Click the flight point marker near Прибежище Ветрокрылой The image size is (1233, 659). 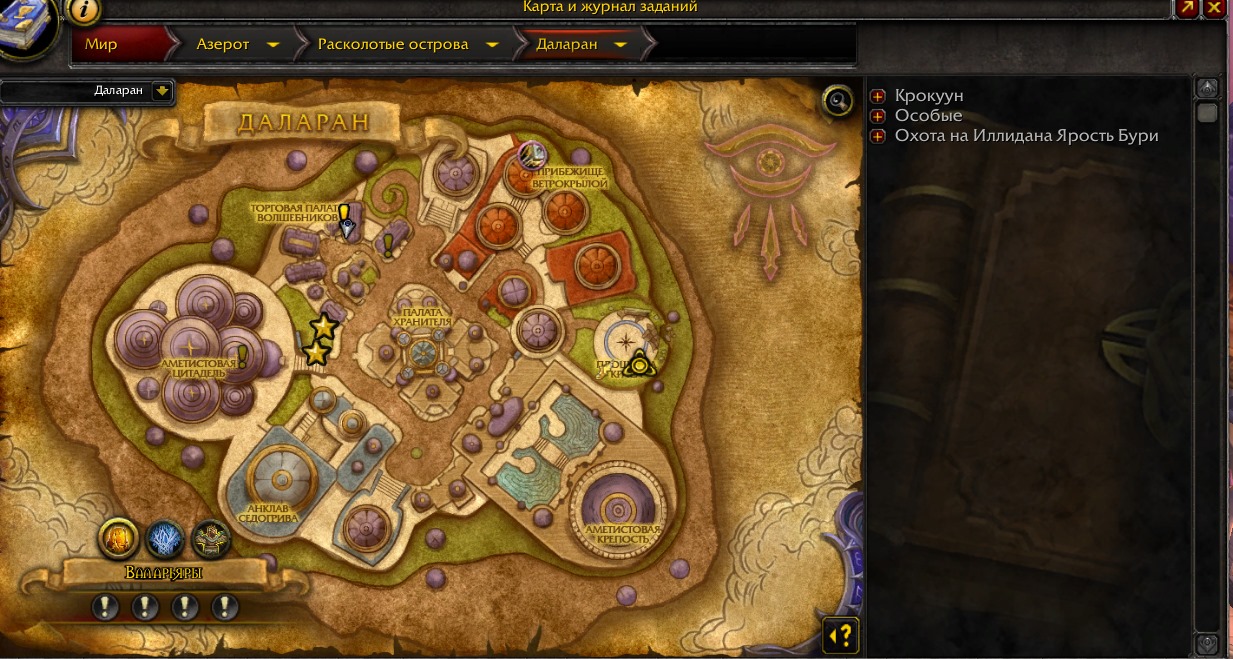click(x=531, y=153)
